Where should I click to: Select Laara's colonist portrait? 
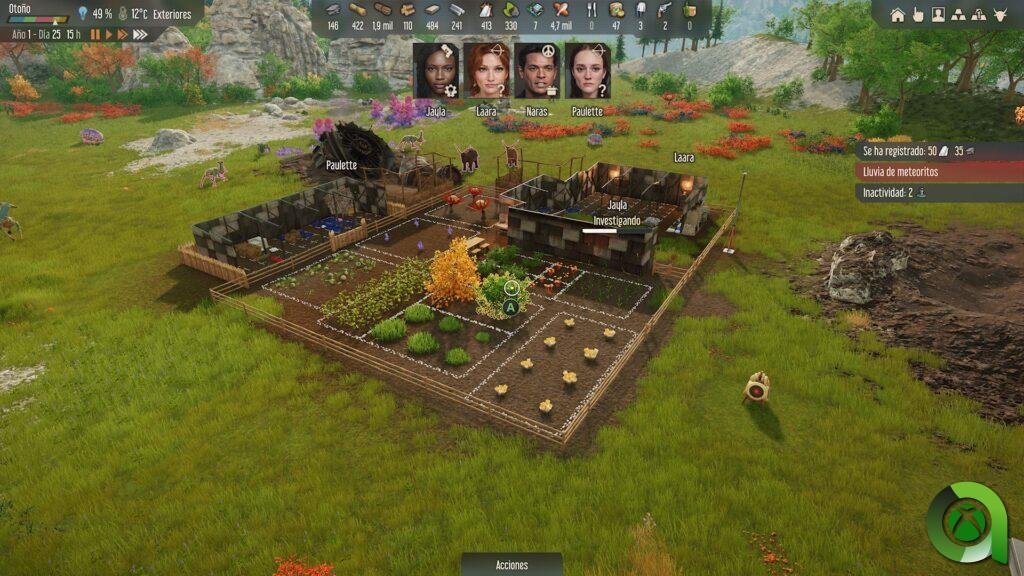coord(487,70)
